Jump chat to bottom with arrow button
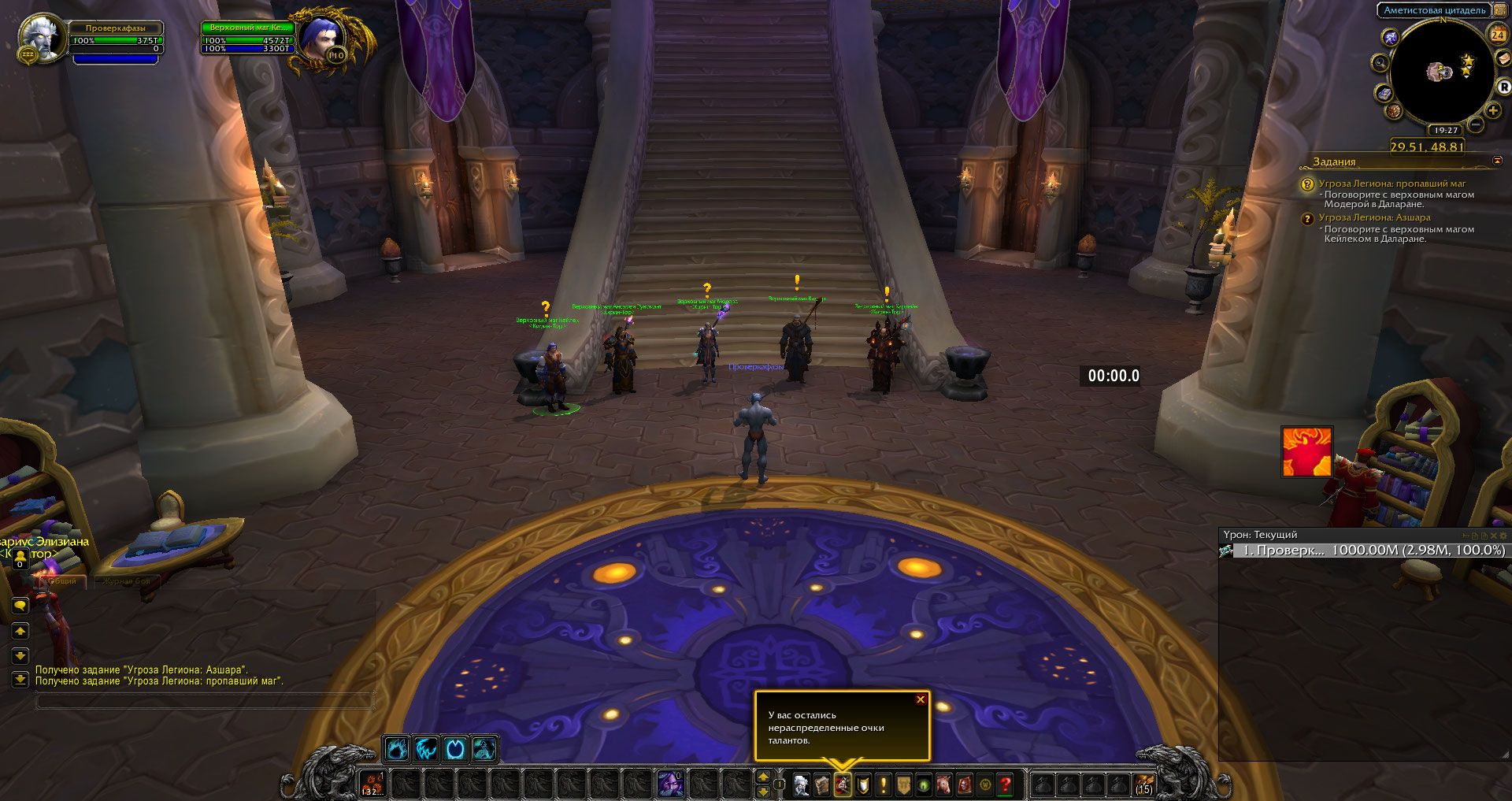The image size is (1512, 801). (x=20, y=680)
